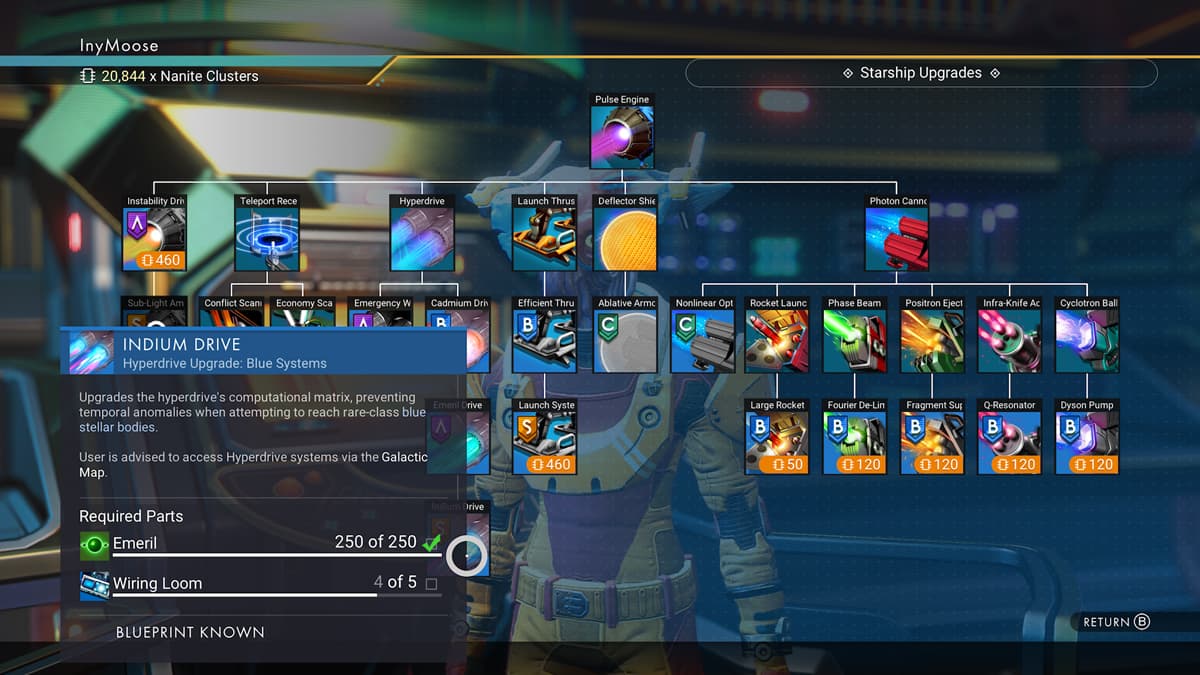
Task: Select the Pulse Engine tech node
Action: click(x=622, y=137)
